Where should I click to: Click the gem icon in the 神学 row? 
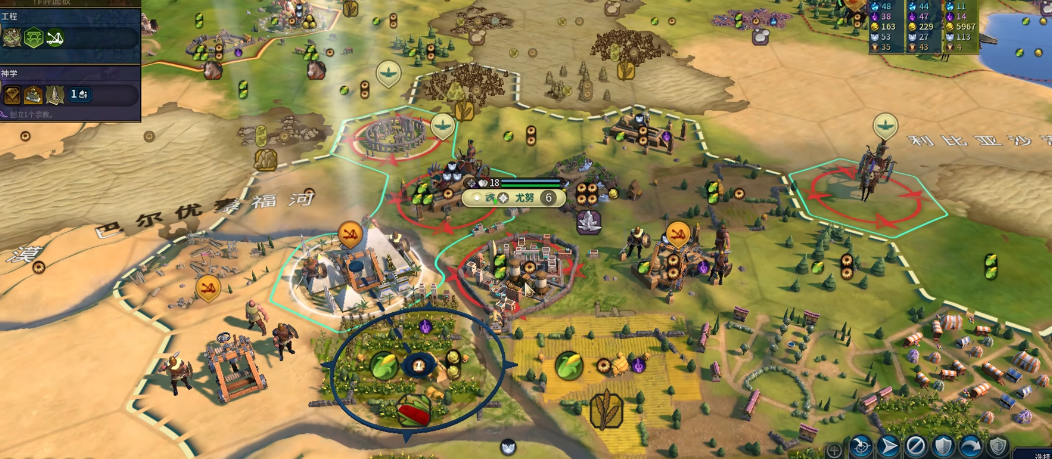click(x=13, y=95)
